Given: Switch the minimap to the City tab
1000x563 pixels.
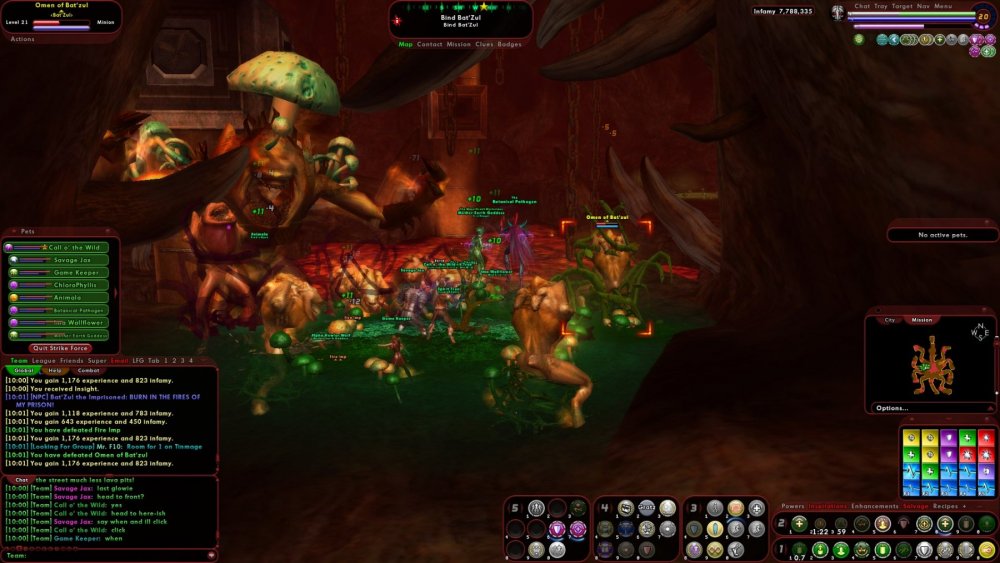Looking at the screenshot, I should tap(889, 320).
